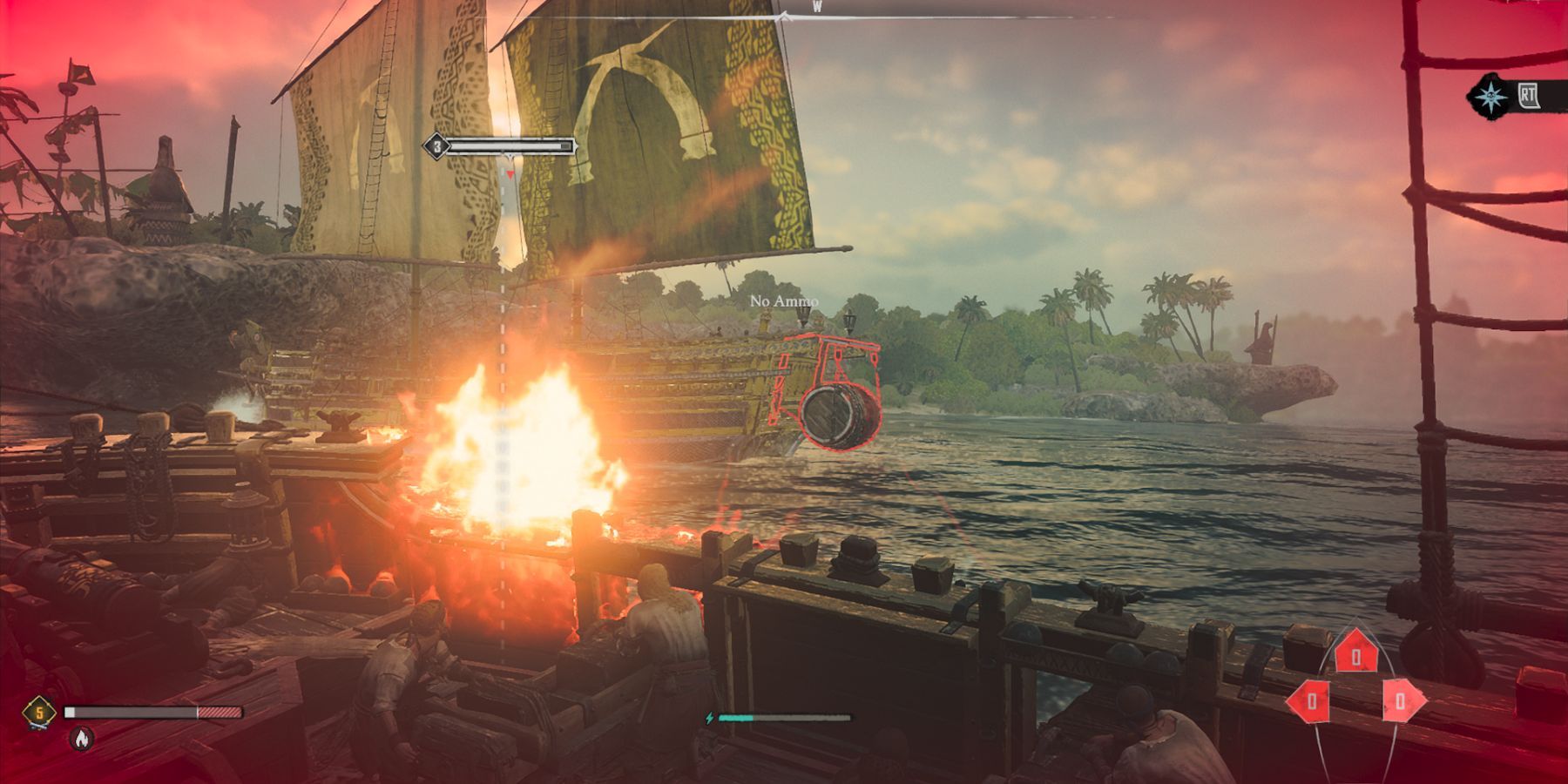Click the lightning stamina icon bottom-center
The image size is (1568, 784).
pos(709,720)
